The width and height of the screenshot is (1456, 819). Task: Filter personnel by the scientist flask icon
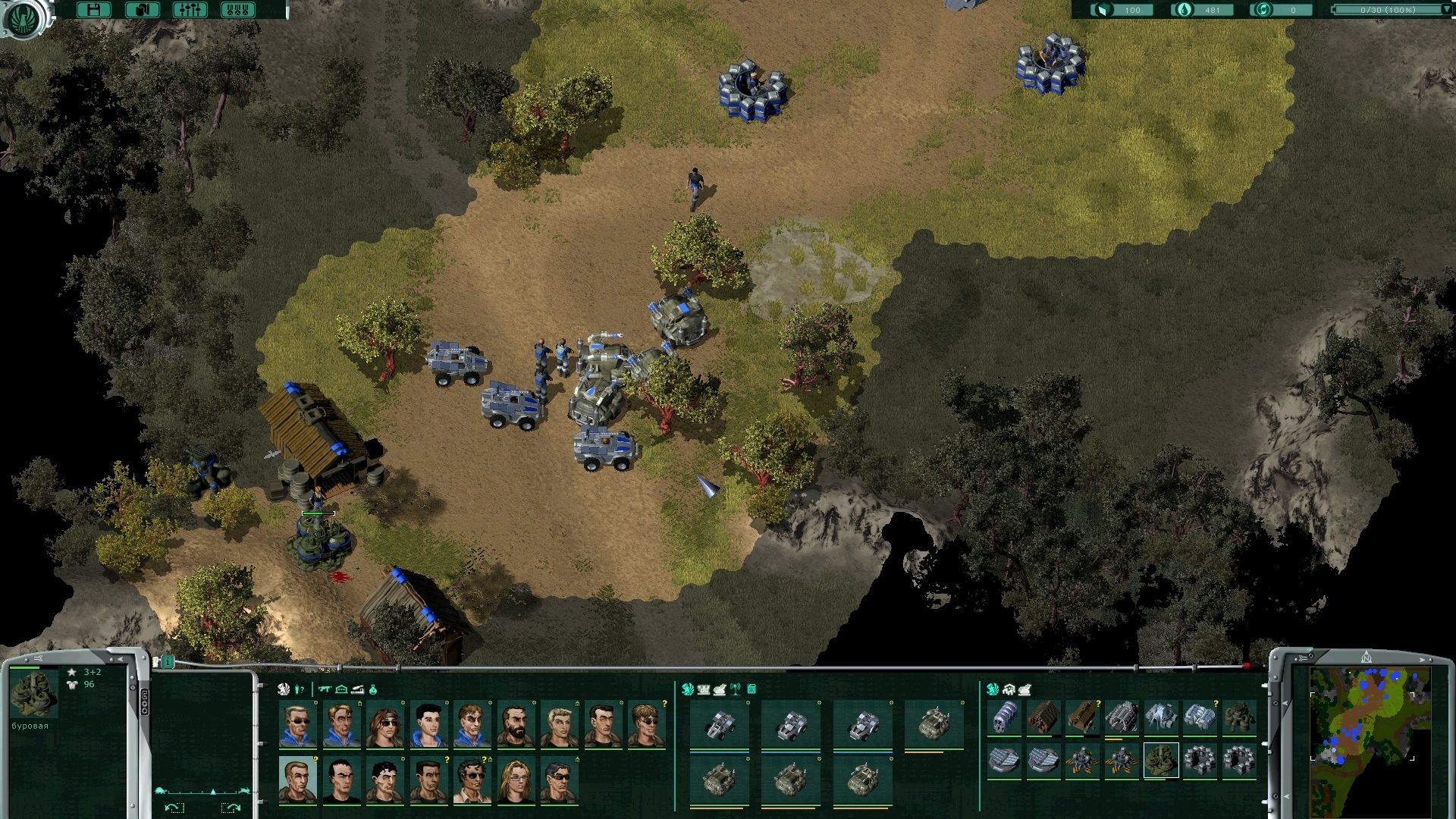[x=373, y=689]
